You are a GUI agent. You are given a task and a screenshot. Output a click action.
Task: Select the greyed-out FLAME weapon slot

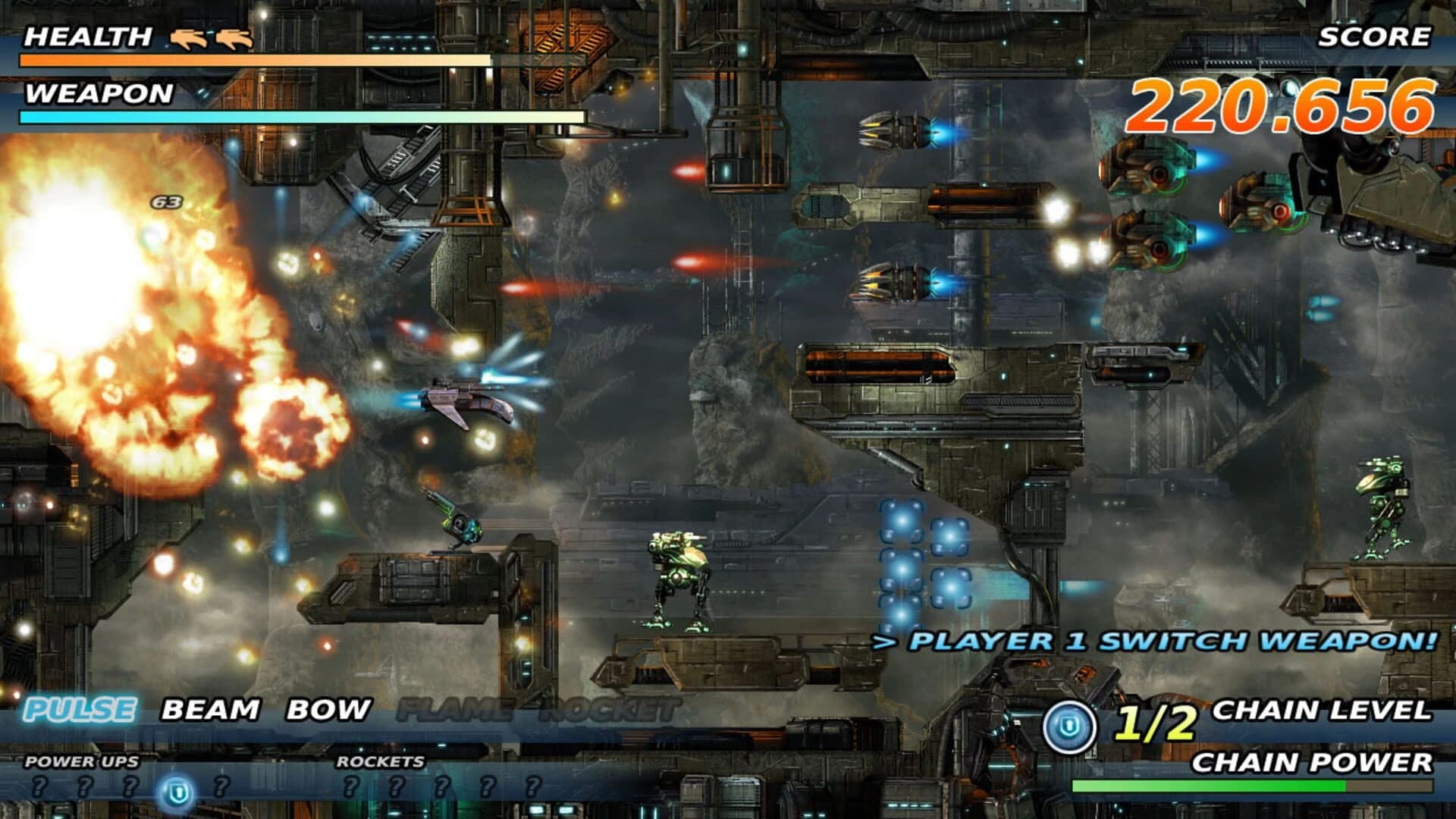455,710
